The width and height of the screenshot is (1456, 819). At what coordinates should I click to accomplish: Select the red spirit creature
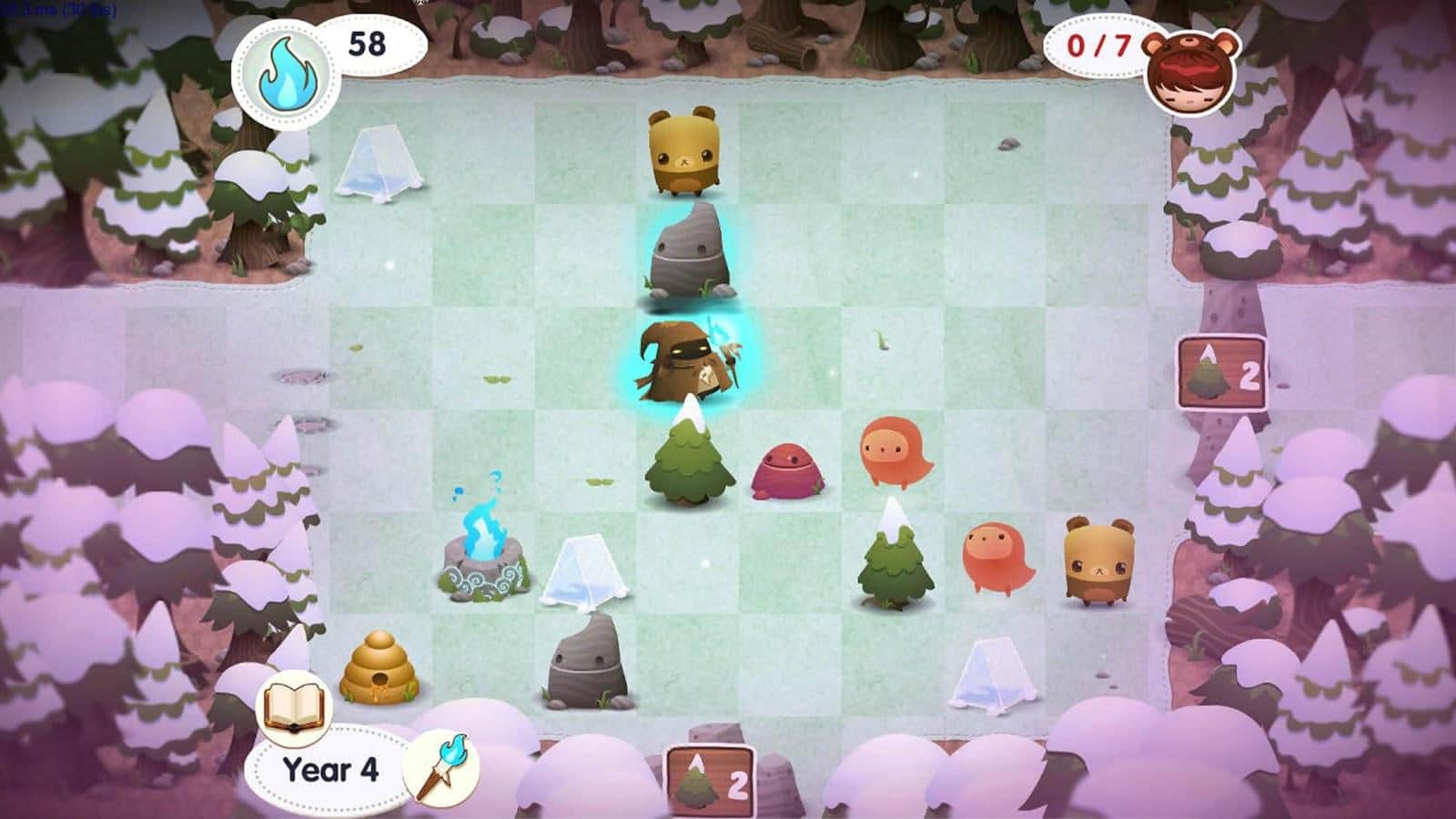point(784,470)
